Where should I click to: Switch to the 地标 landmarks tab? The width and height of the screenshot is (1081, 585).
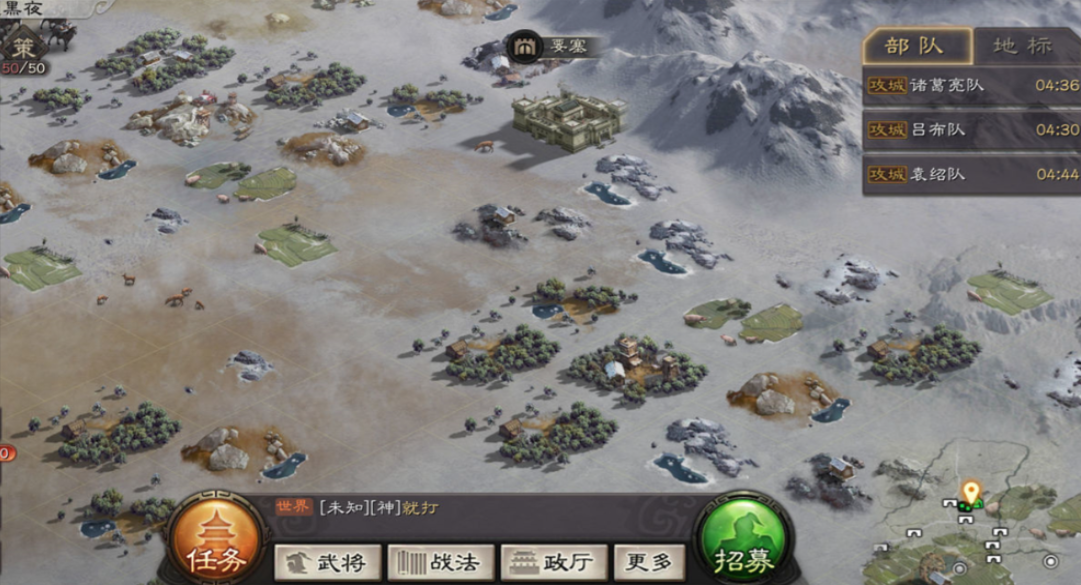pyautogui.click(x=1024, y=46)
